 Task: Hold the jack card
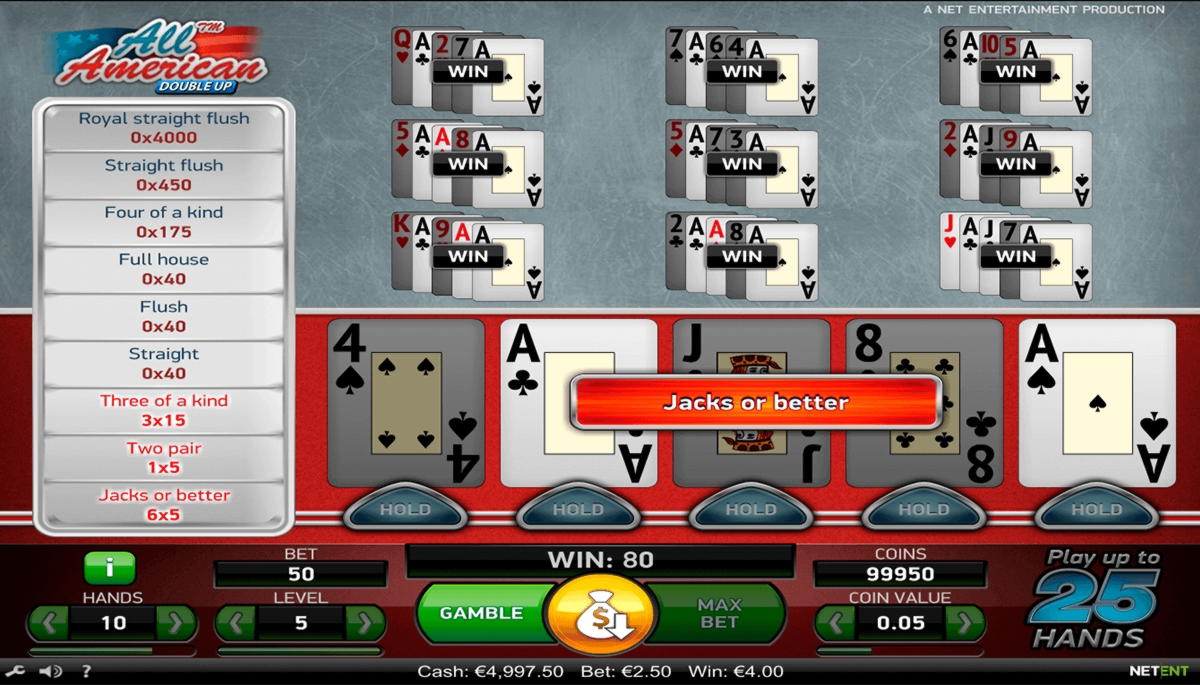[x=751, y=510]
